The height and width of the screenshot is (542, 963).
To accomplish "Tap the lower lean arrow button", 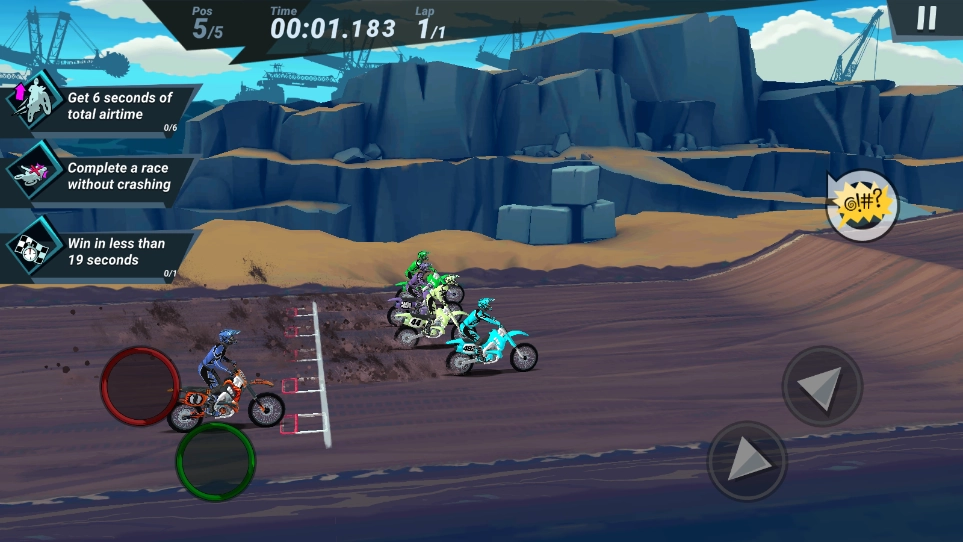I will [x=747, y=461].
